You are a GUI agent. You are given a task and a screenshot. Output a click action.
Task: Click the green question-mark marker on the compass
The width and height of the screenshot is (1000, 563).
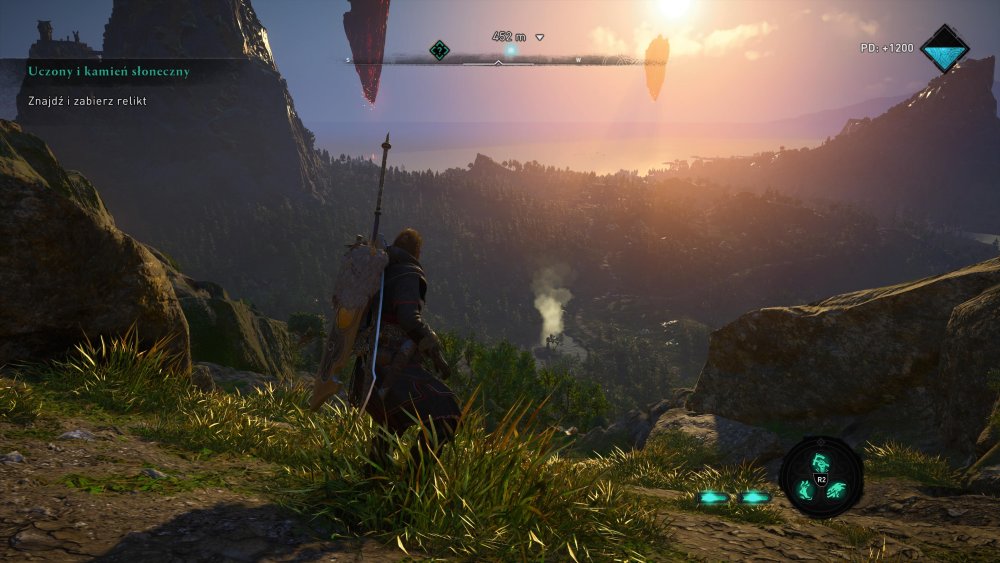[x=438, y=49]
